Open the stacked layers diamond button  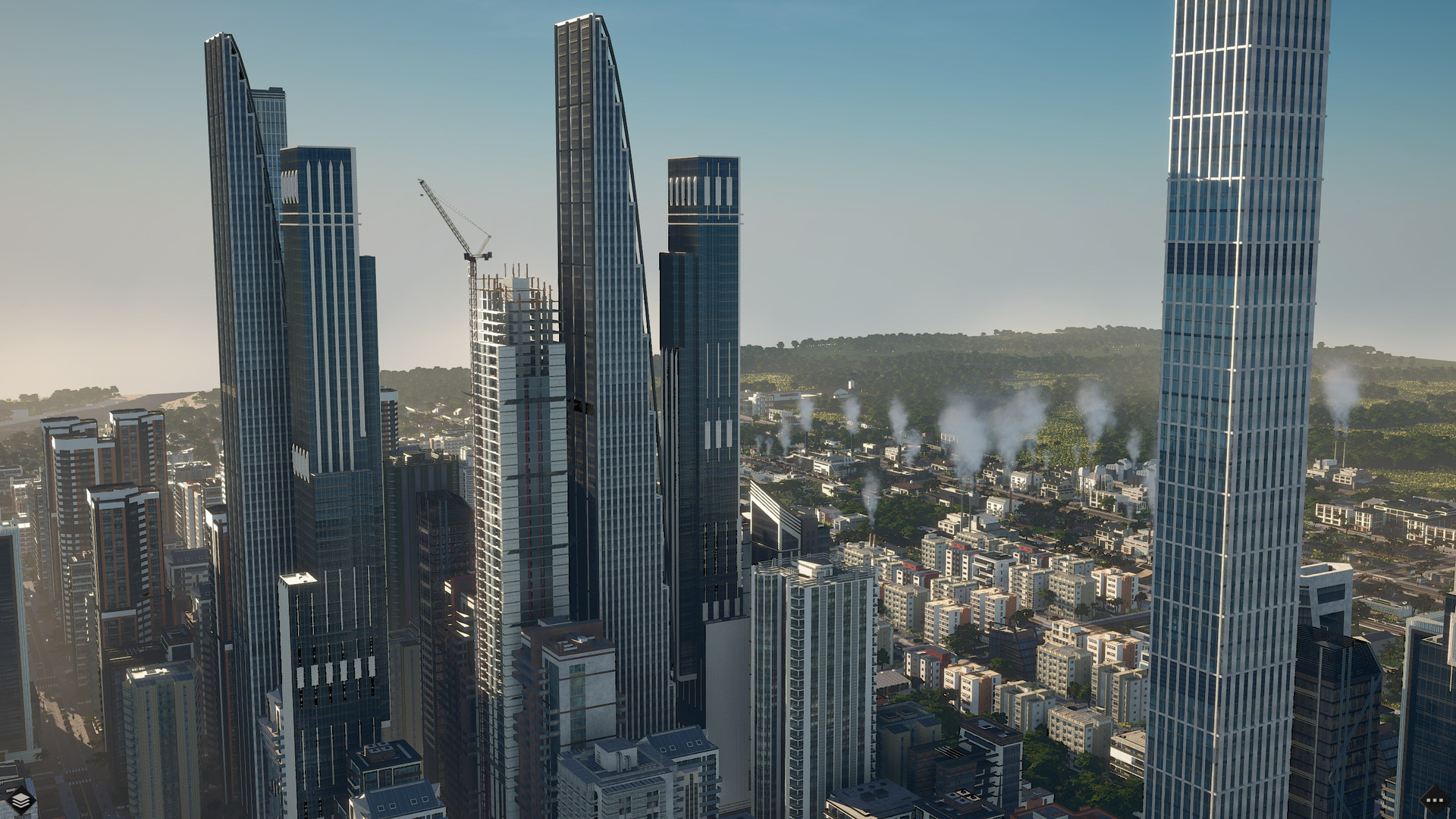20,798
